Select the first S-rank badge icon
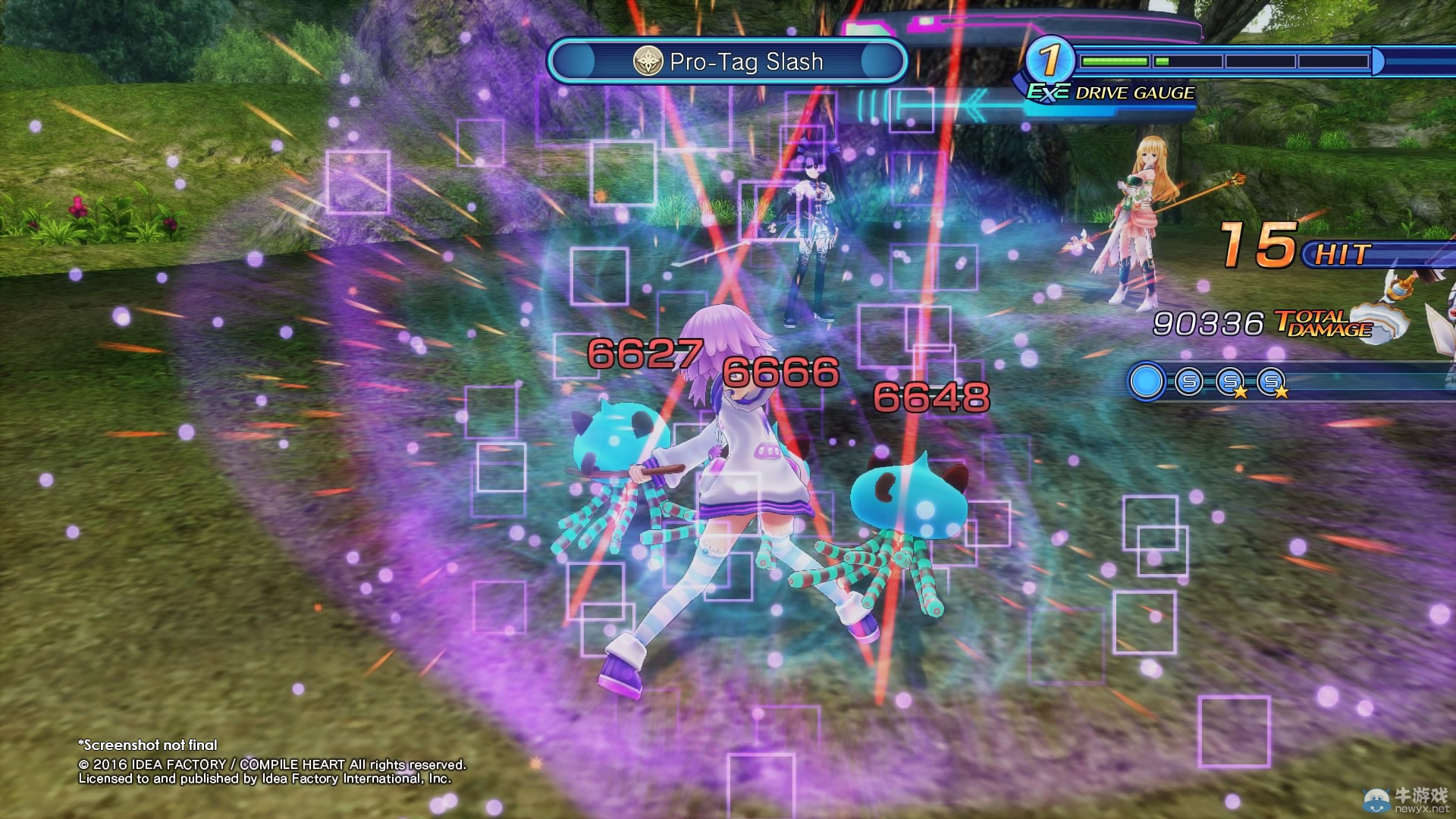This screenshot has height=819, width=1456. click(1188, 381)
